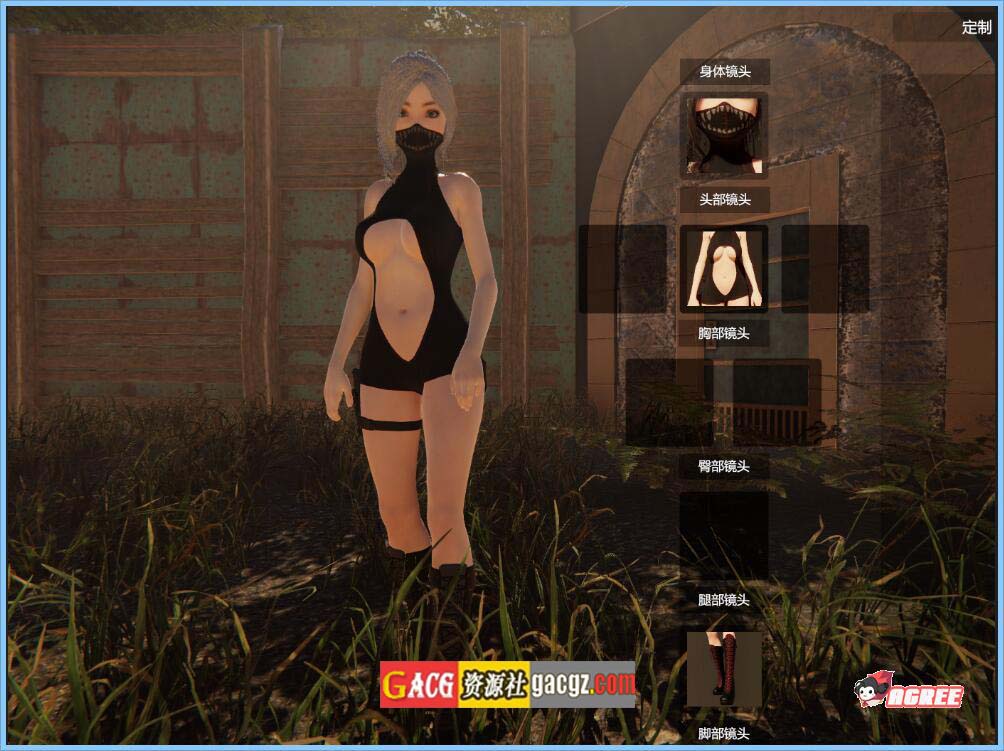
Task: Click the black face mask thumbnail
Action: (724, 135)
